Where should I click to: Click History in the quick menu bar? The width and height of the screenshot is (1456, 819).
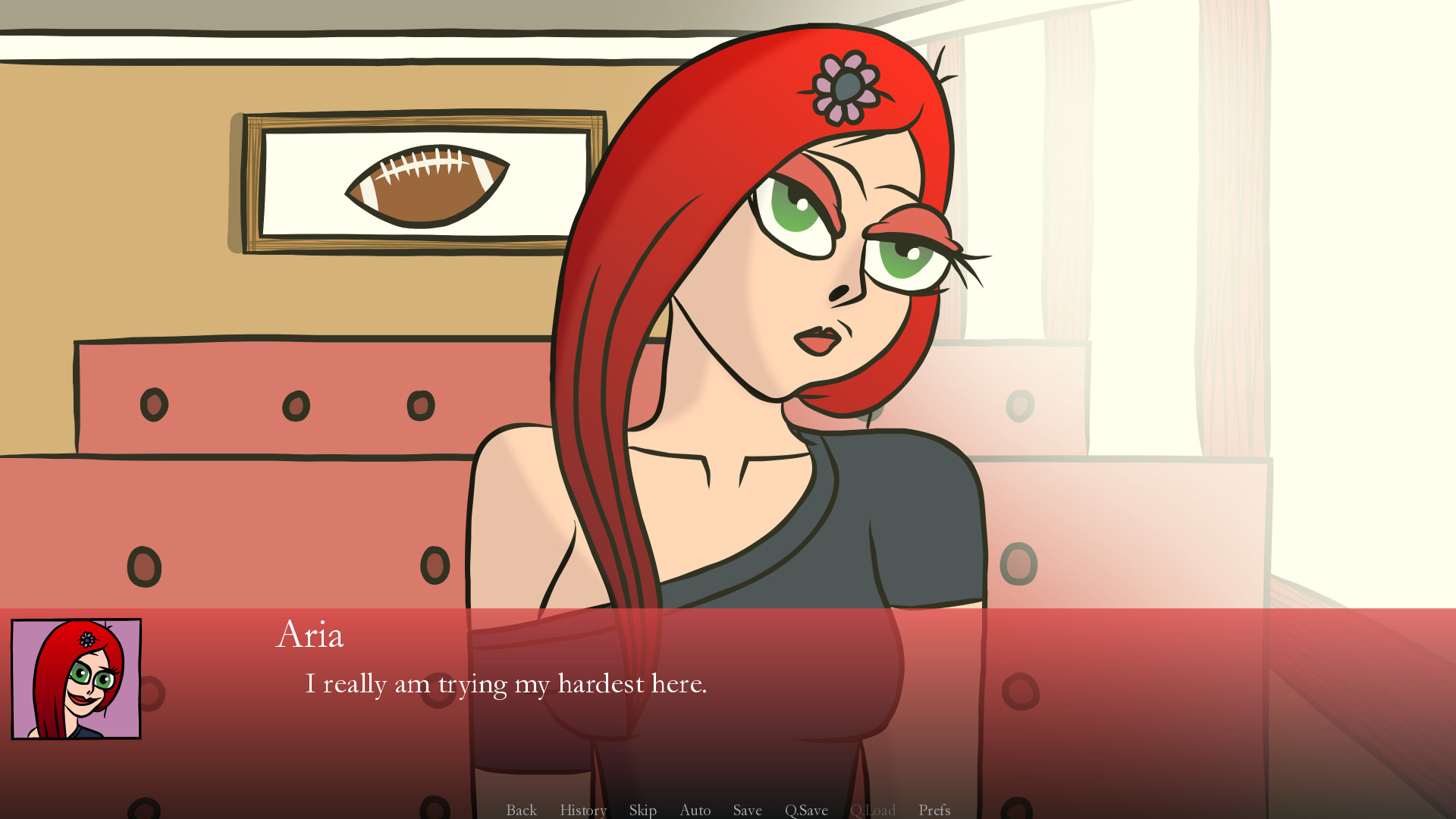582,810
